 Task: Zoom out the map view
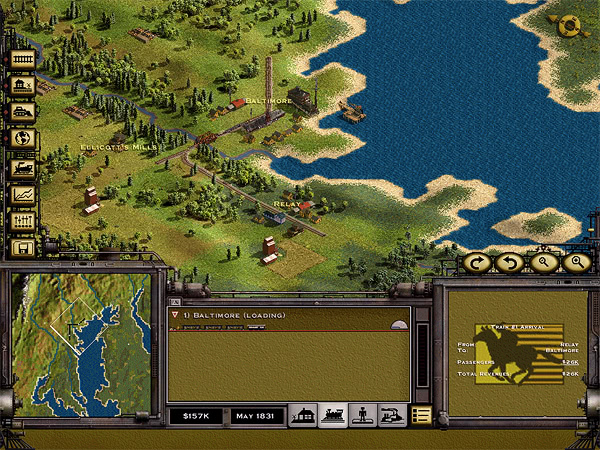(x=541, y=262)
